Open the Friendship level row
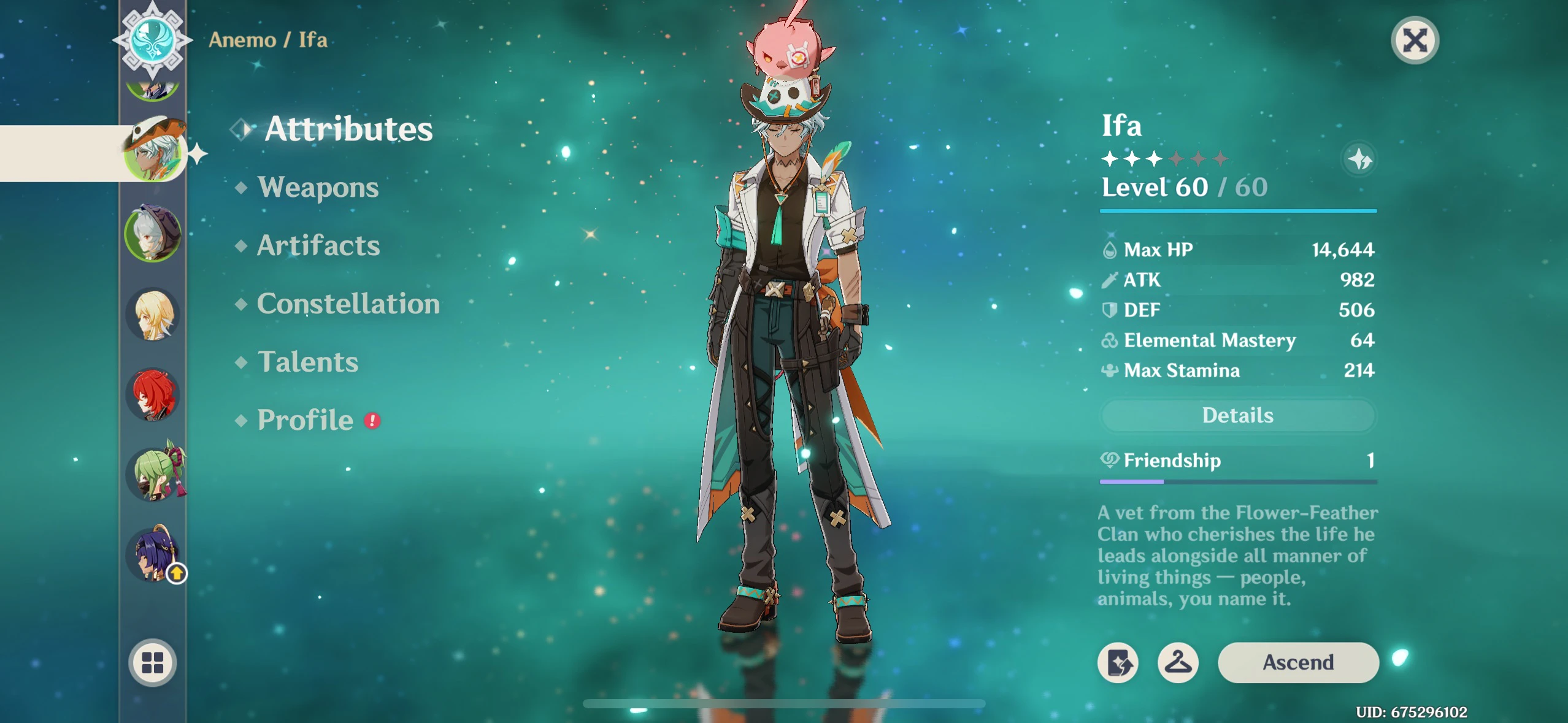 [1237, 461]
